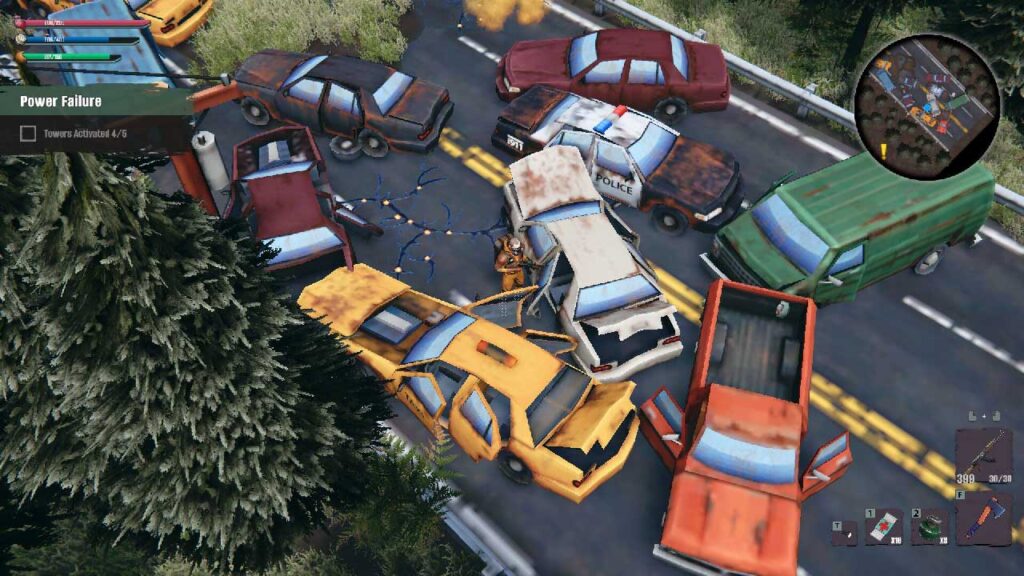Choose the axe melee weapon slot
This screenshot has width=1024, height=576.
tap(983, 520)
